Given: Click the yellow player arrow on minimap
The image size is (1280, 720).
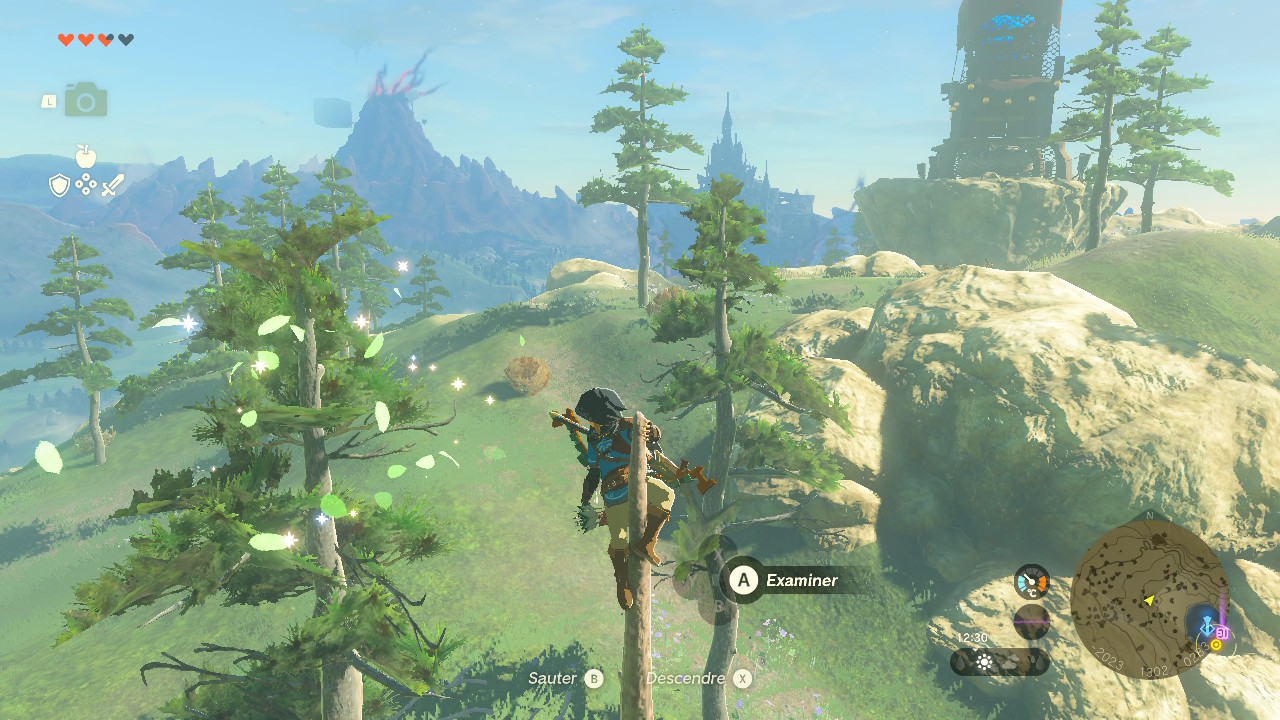Looking at the screenshot, I should point(1150,600).
